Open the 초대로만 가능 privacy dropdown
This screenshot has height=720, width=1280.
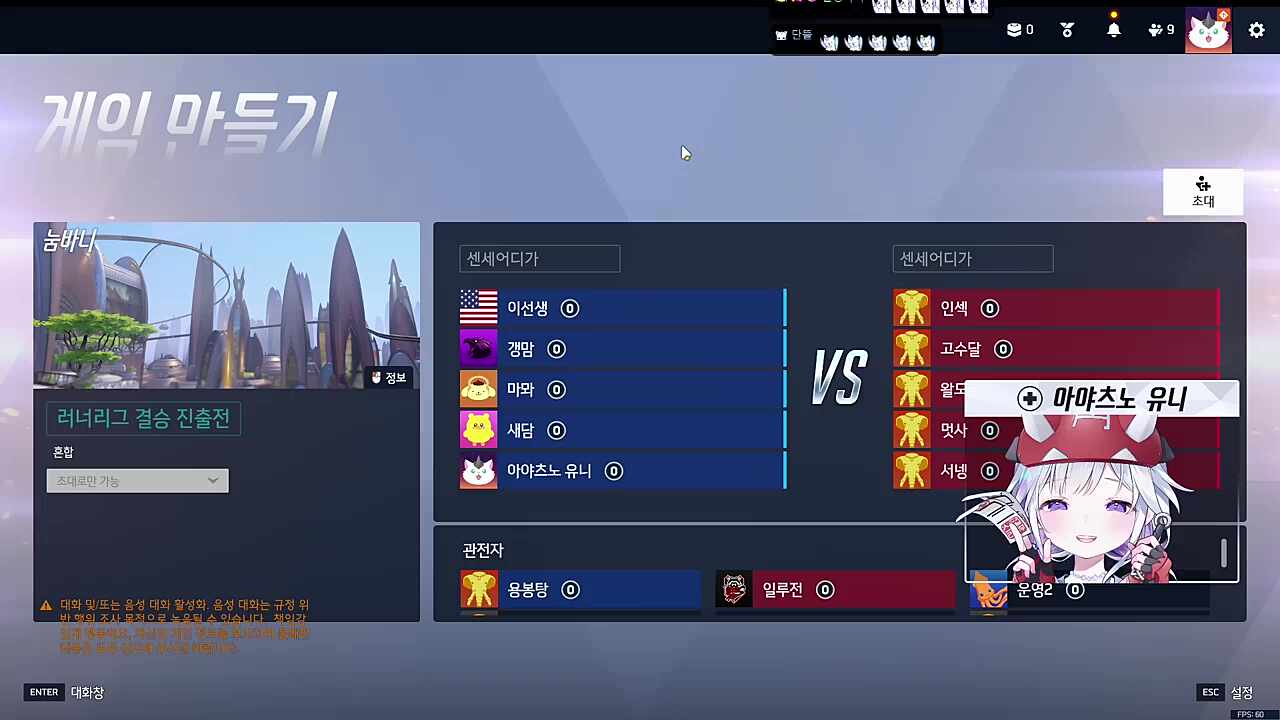pyautogui.click(x=137, y=480)
